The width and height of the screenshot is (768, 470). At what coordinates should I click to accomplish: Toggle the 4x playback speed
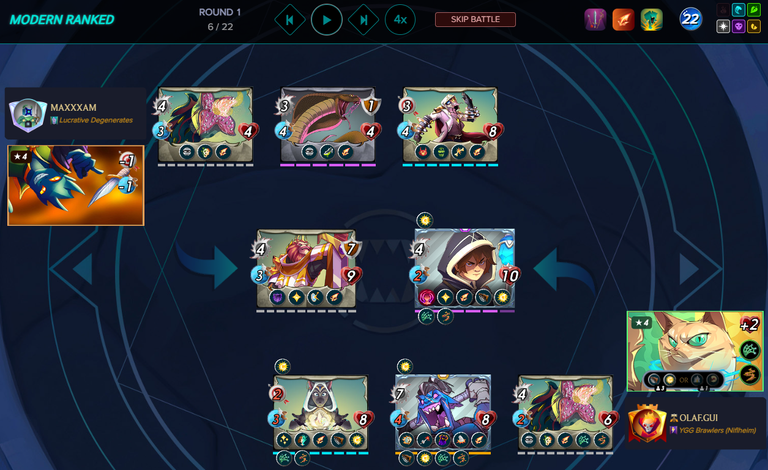point(400,20)
